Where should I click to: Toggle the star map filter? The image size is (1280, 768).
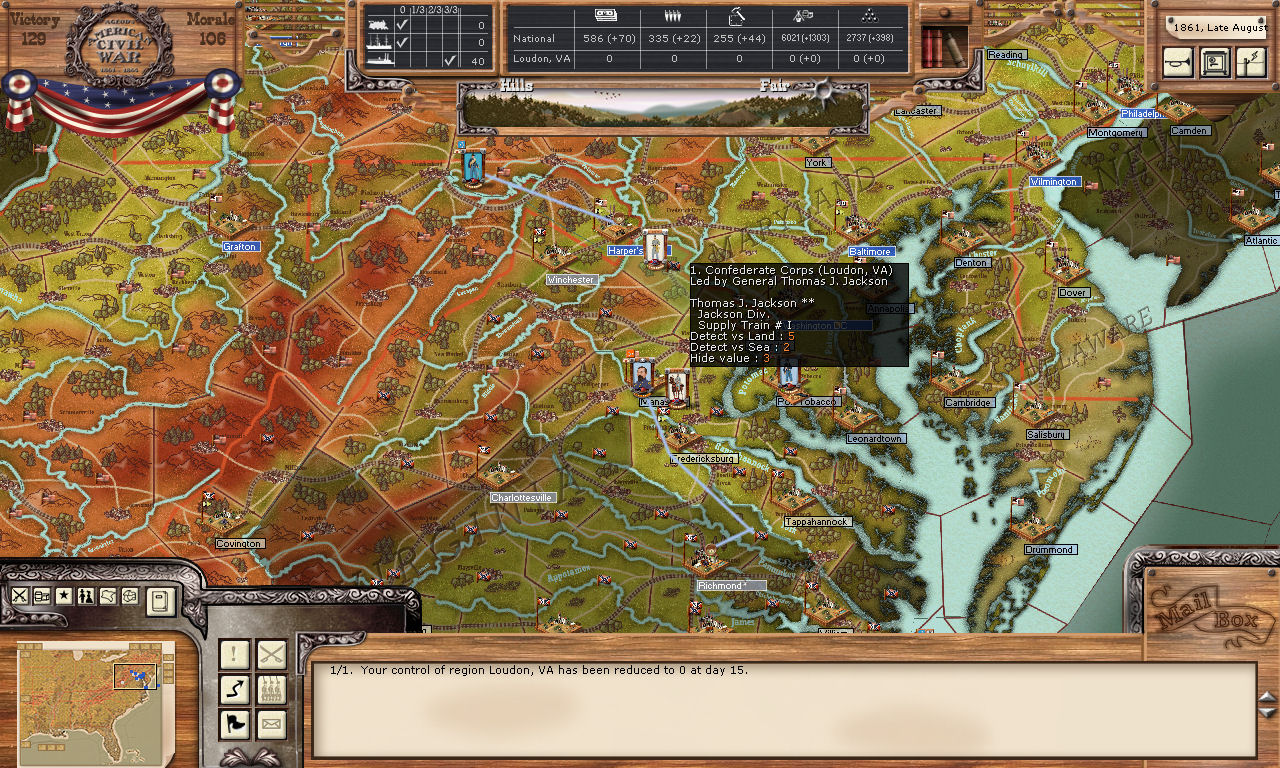point(64,596)
